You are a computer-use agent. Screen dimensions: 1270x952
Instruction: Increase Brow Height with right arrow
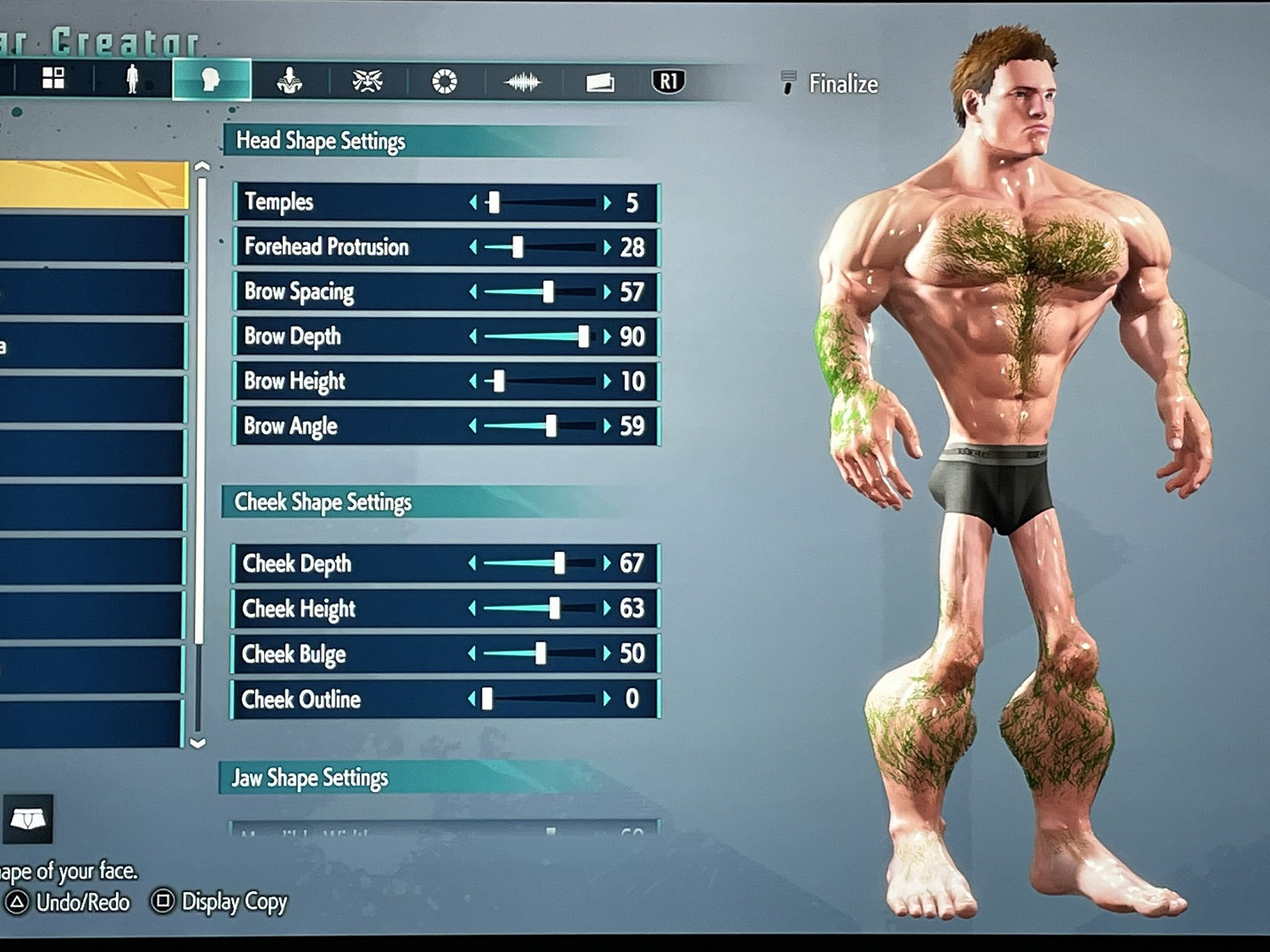(x=607, y=382)
